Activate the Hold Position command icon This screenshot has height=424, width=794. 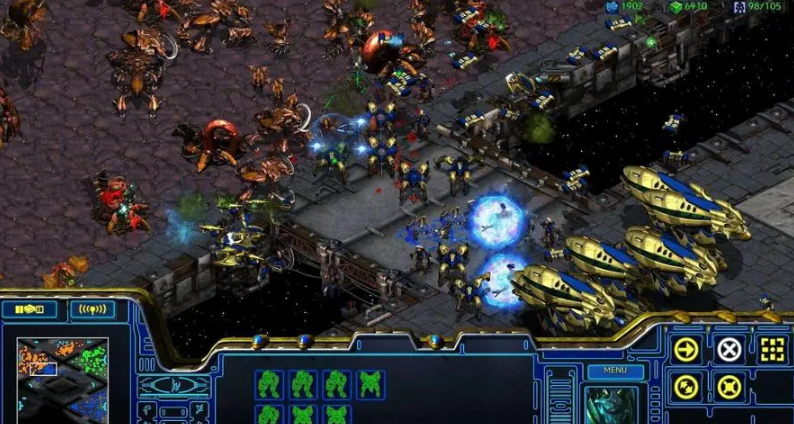coord(730,387)
